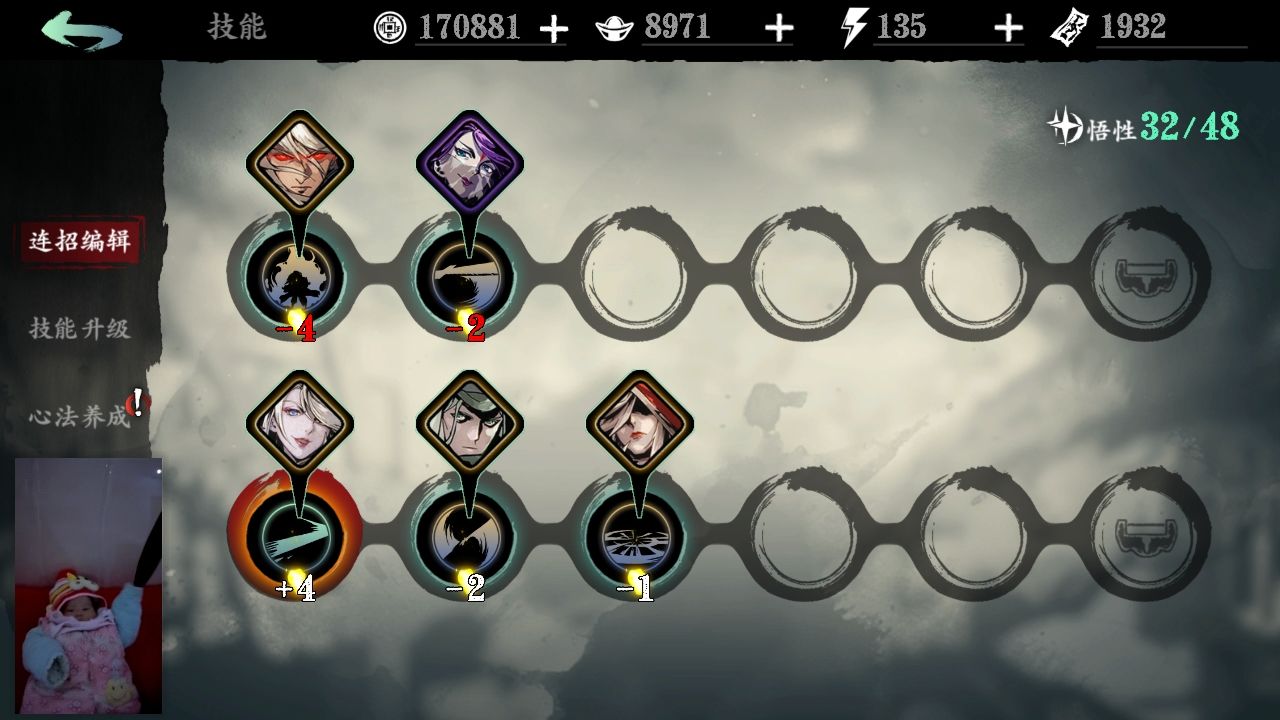Refill lightning energy using its plus button
This screenshot has width=1280, height=720.
point(1008,29)
